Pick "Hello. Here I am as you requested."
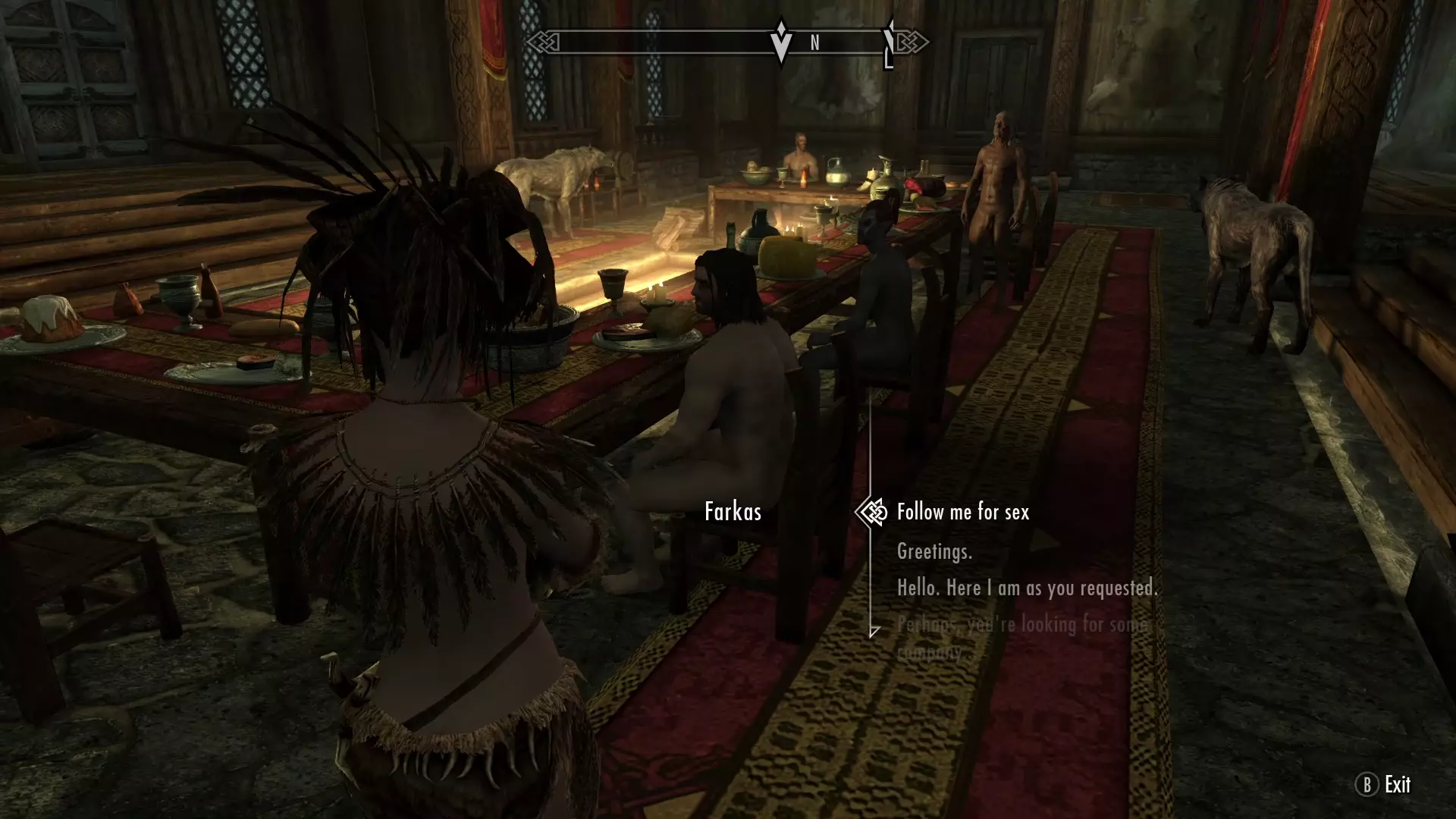This screenshot has height=819, width=1456. (x=1026, y=588)
